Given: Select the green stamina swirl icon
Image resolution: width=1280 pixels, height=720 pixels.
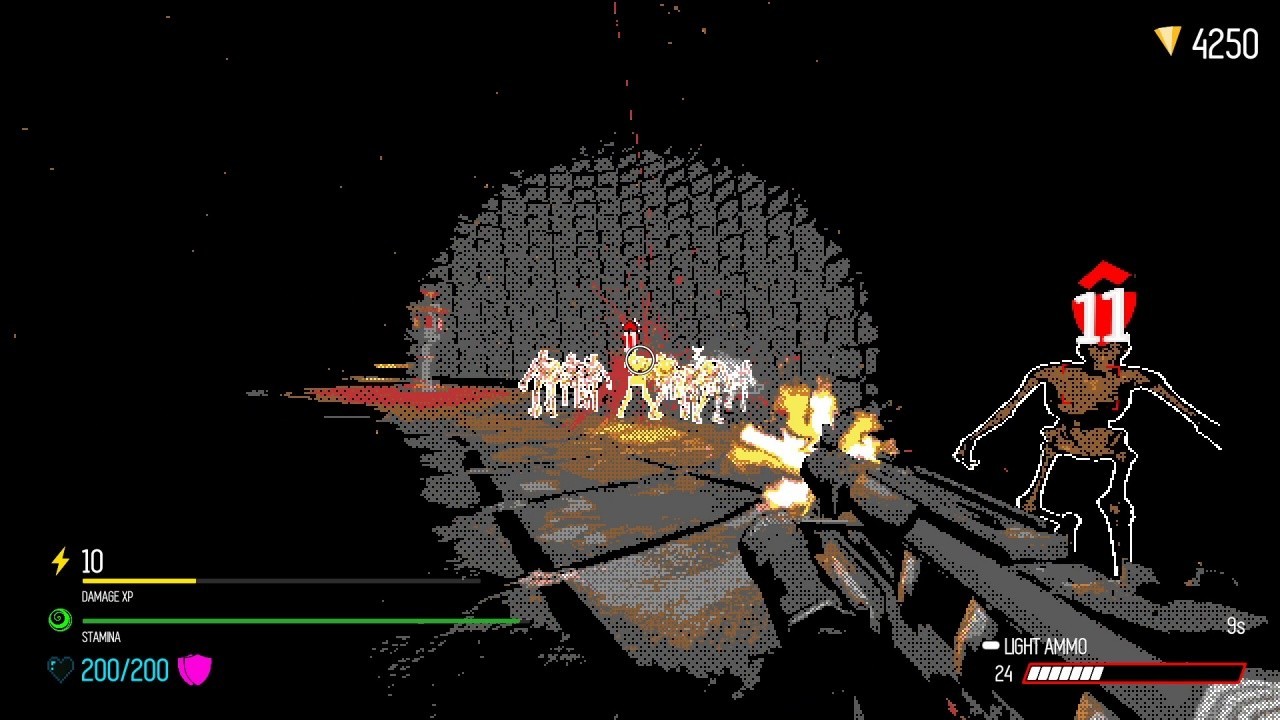Looking at the screenshot, I should click(x=60, y=621).
